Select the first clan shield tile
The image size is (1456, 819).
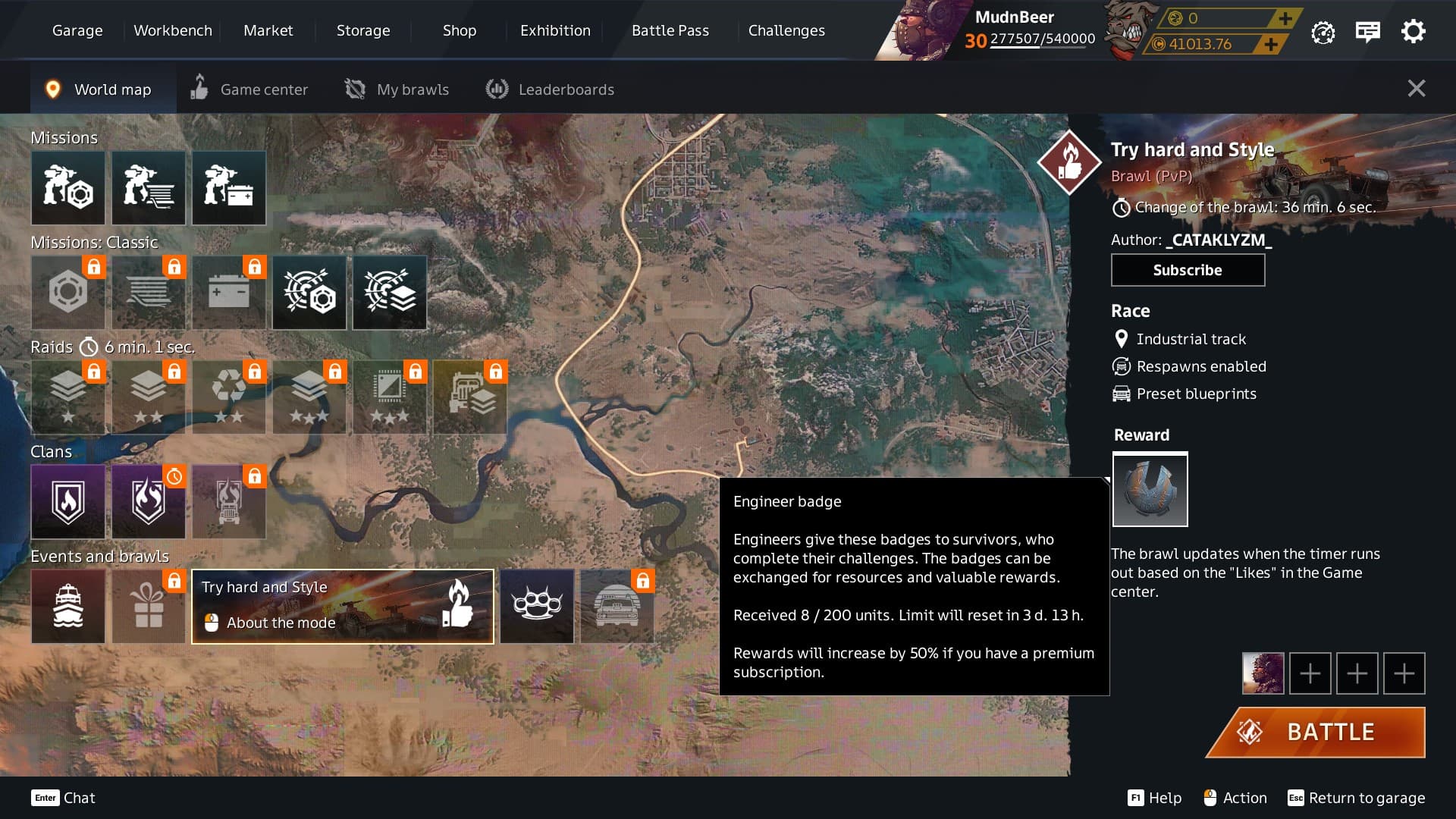68,502
